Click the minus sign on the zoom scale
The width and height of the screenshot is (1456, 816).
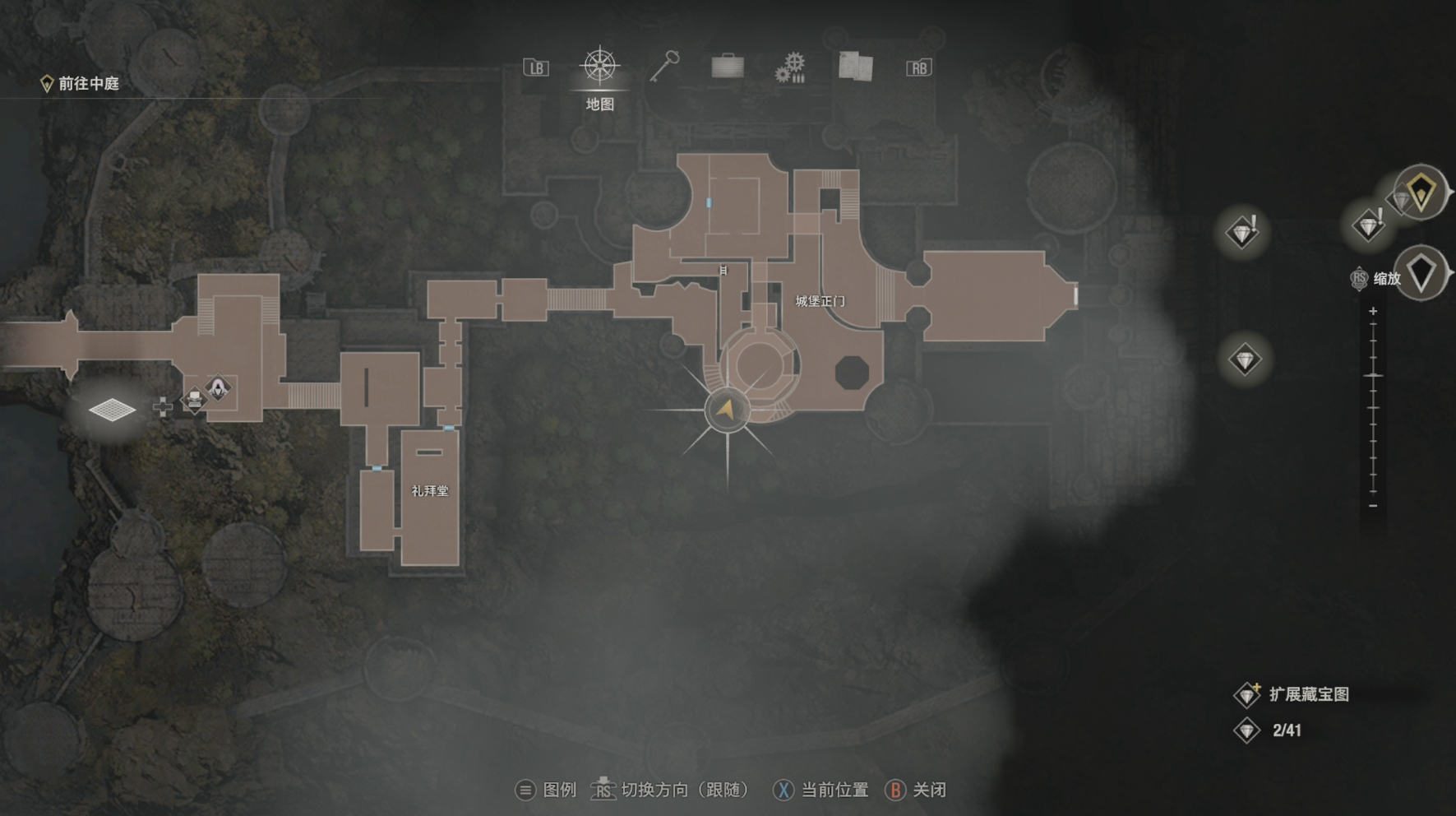pyautogui.click(x=1373, y=506)
